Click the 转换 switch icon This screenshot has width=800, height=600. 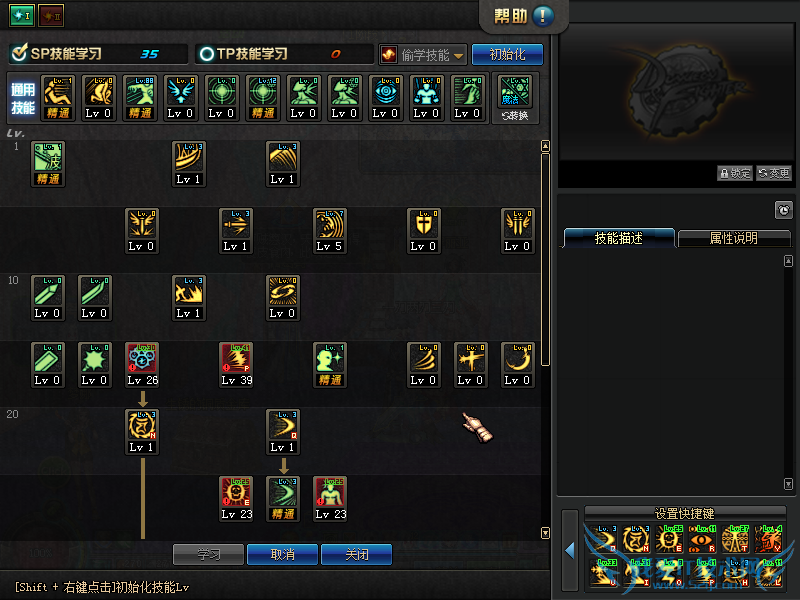(516, 98)
